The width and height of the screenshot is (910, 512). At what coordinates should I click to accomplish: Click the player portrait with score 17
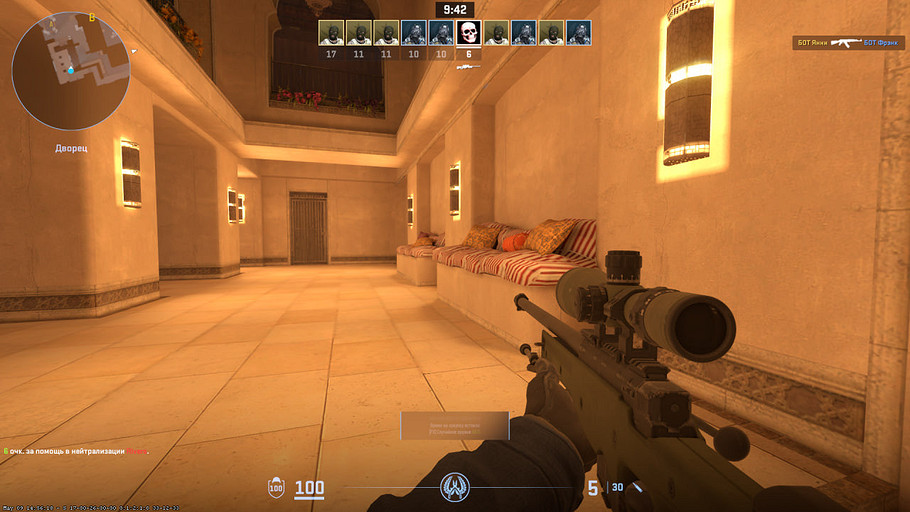[x=331, y=33]
